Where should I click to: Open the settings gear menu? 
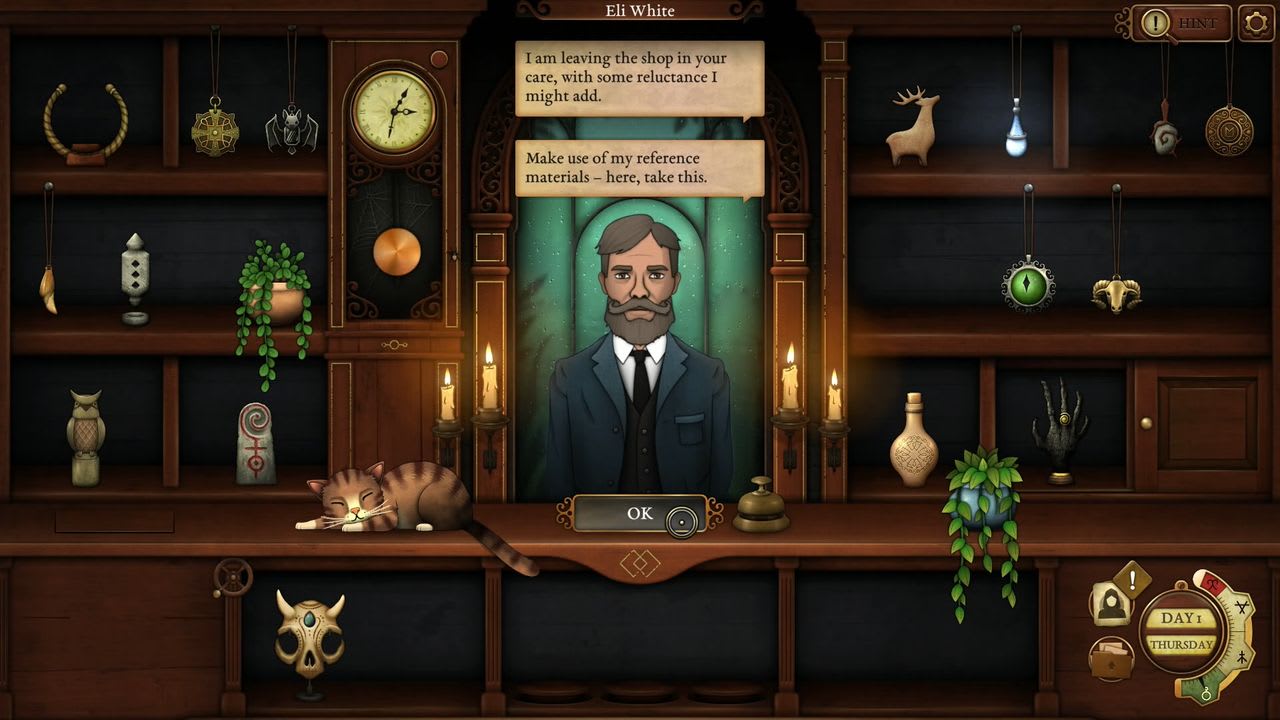point(1257,22)
